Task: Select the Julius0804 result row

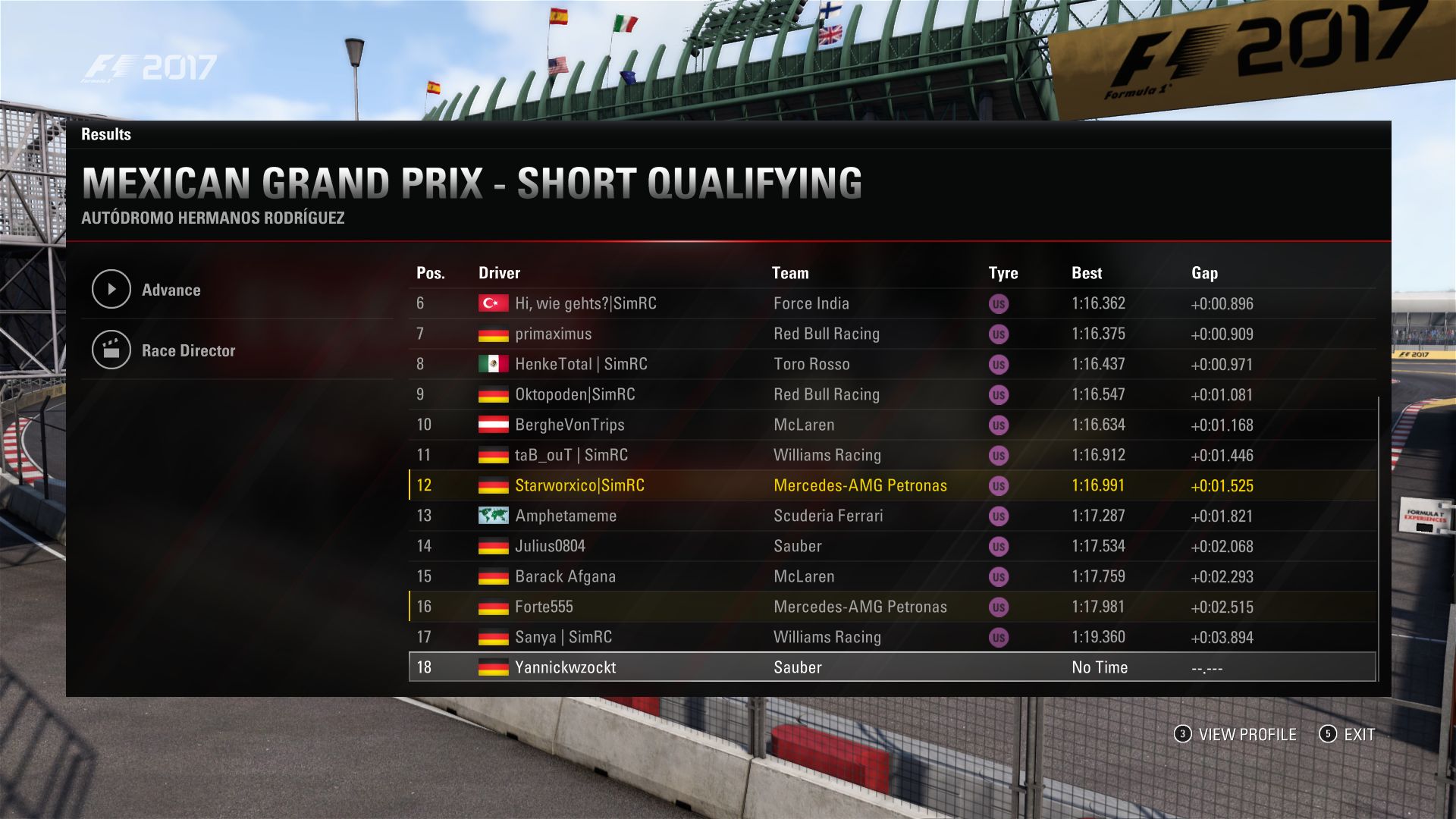Action: pyautogui.click(x=550, y=546)
